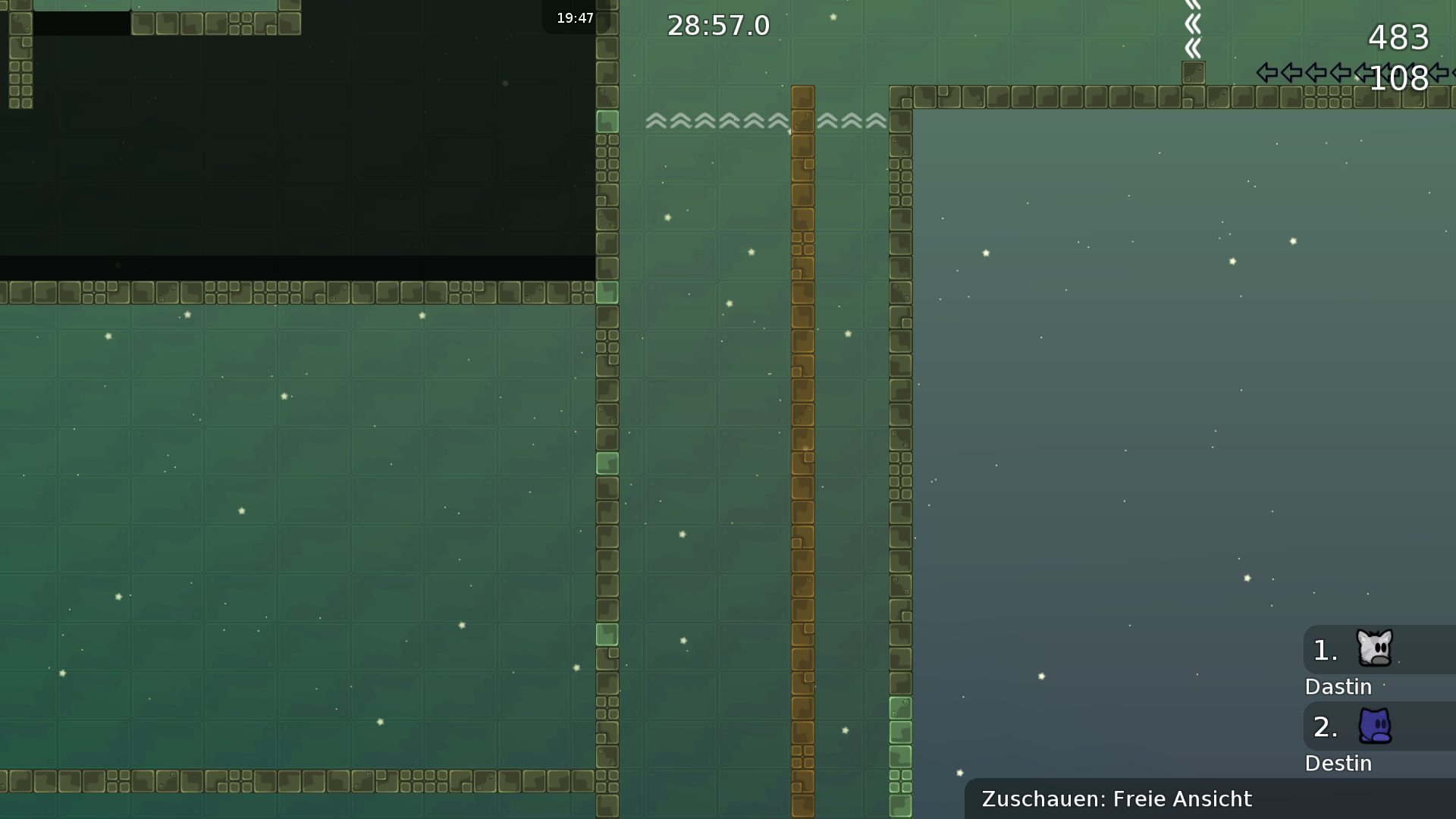Click the brown freeze pillar tile
1456x819 pixels.
tap(802, 379)
